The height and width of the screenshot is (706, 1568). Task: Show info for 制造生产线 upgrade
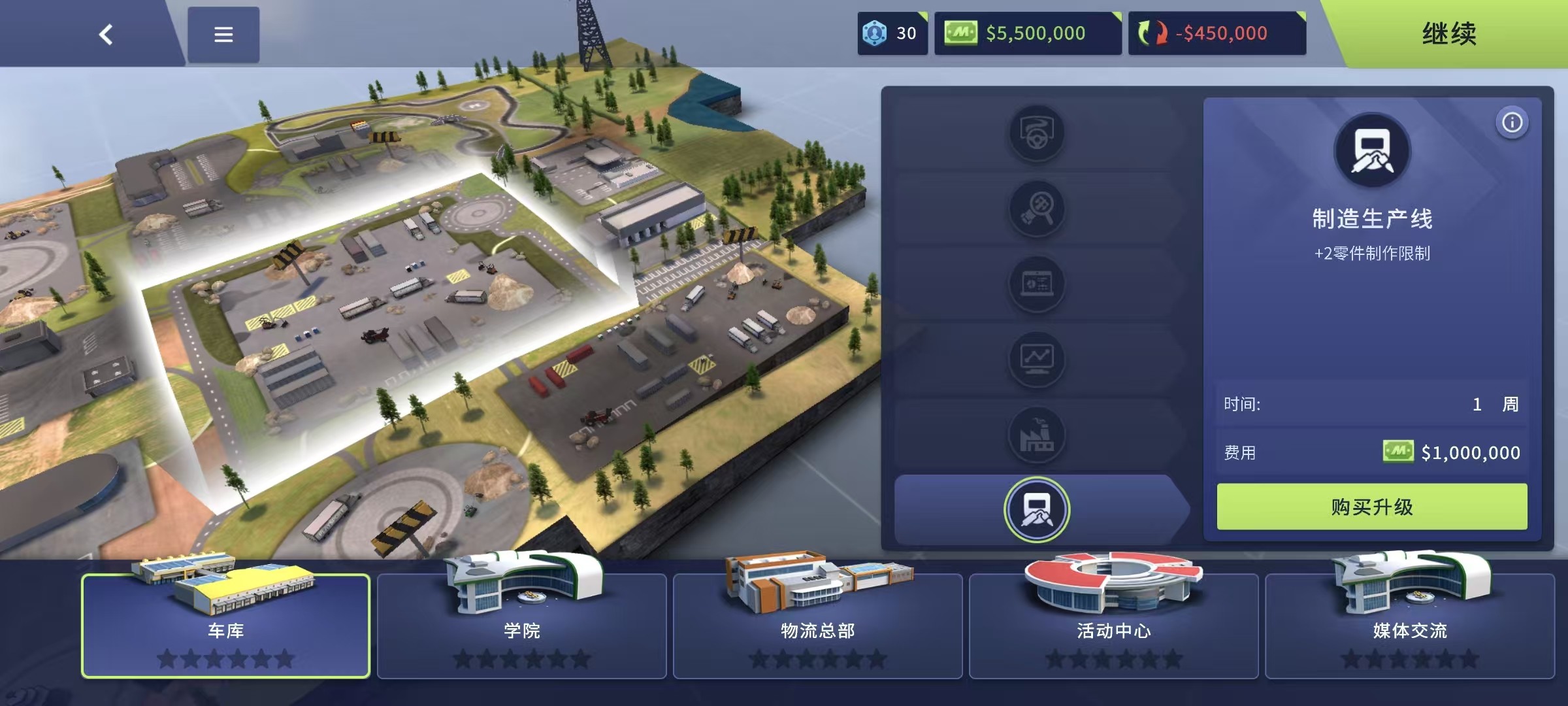pyautogui.click(x=1512, y=123)
